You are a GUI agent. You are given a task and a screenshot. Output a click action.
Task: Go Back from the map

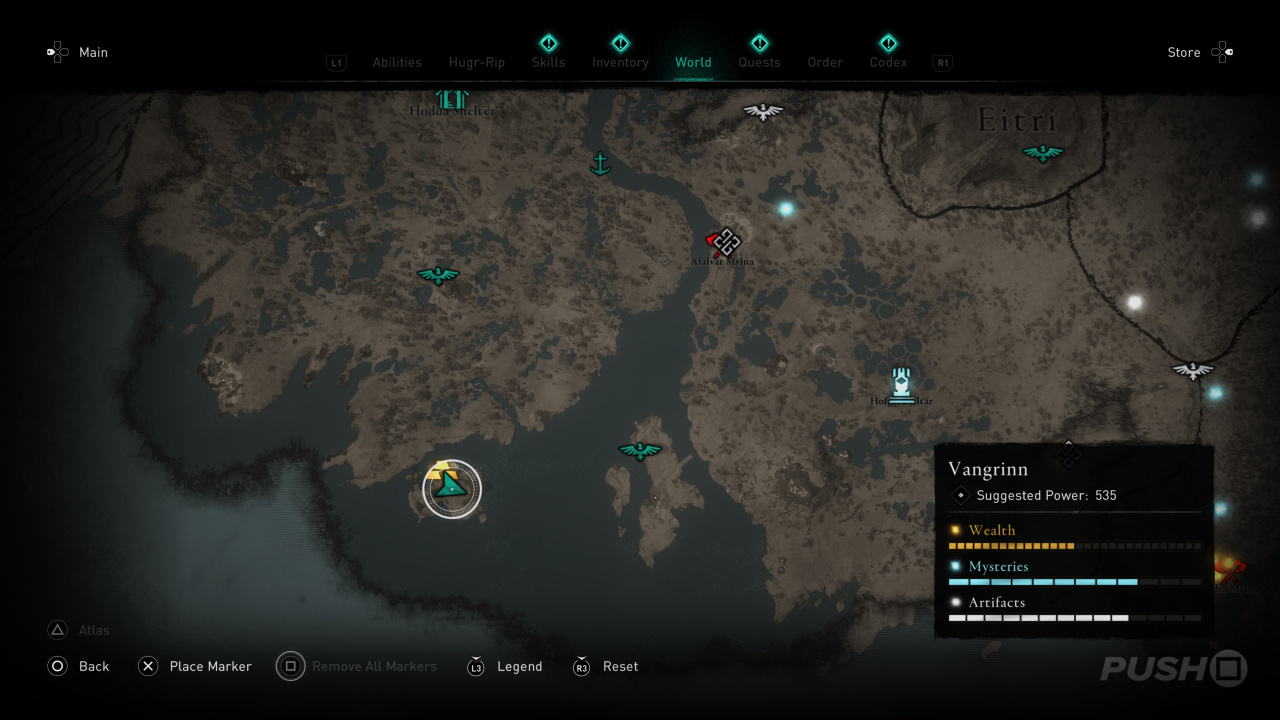(93, 666)
